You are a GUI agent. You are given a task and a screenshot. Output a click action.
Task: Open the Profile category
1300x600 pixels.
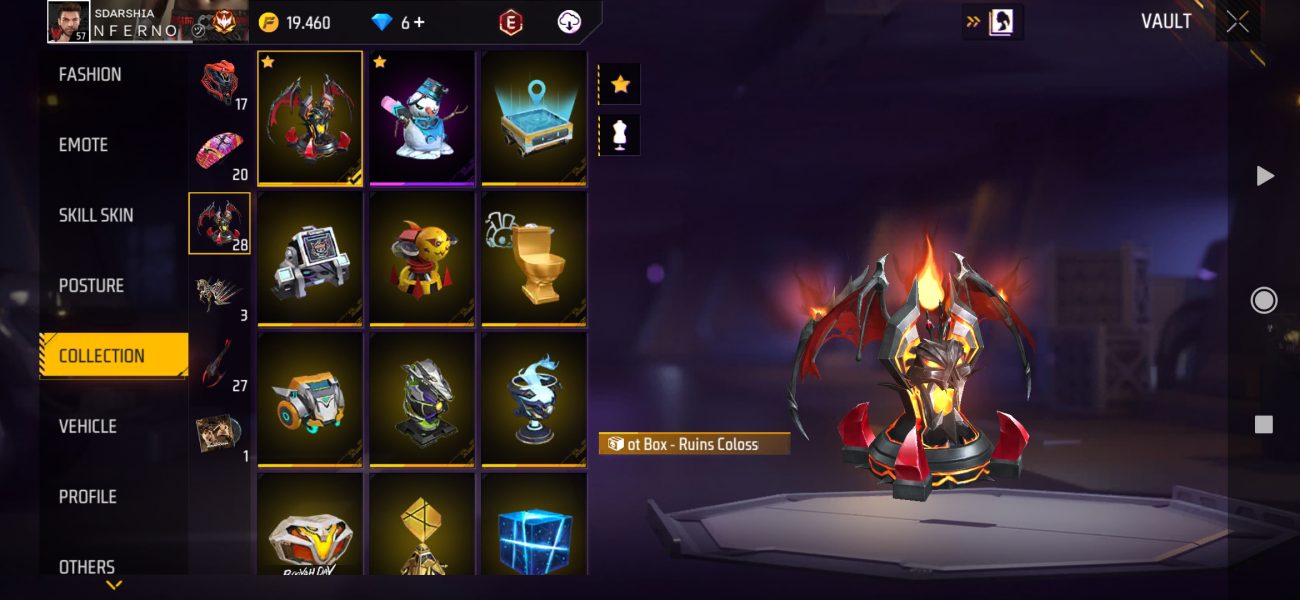pos(88,497)
